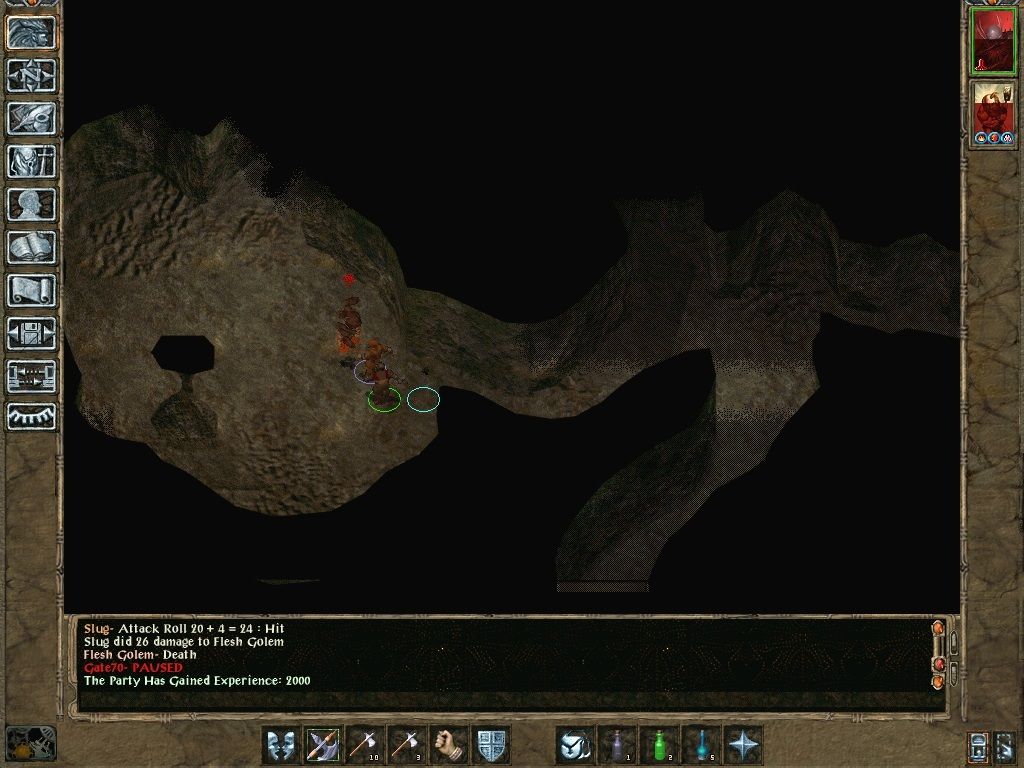This screenshot has width=1024, height=768.
Task: Open the satchel icon on the action bar
Action: point(576,745)
